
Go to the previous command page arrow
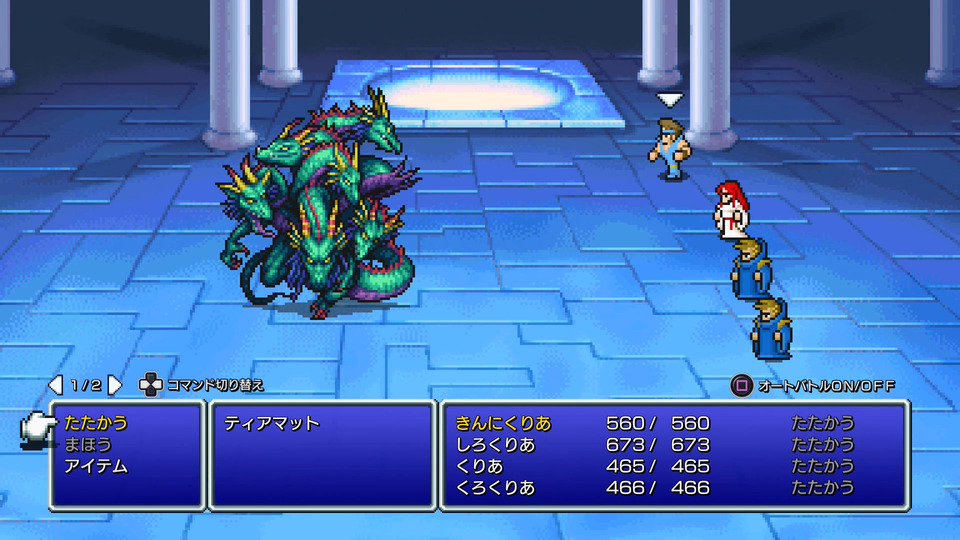[x=56, y=385]
